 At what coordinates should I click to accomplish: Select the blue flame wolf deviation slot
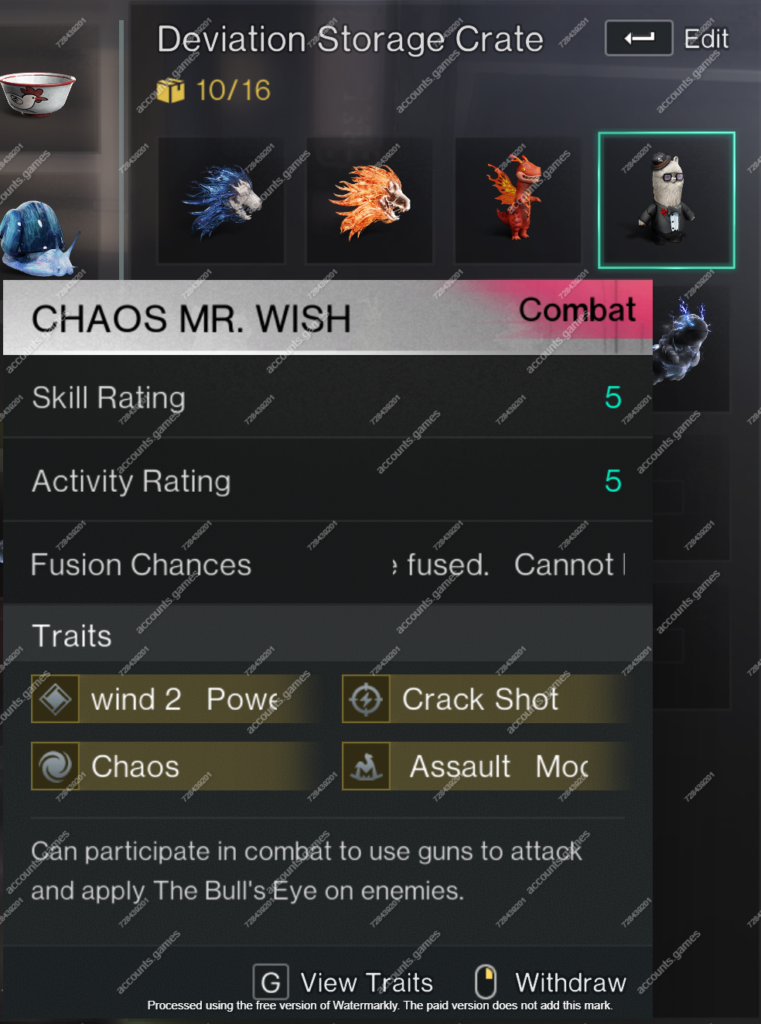pos(221,200)
